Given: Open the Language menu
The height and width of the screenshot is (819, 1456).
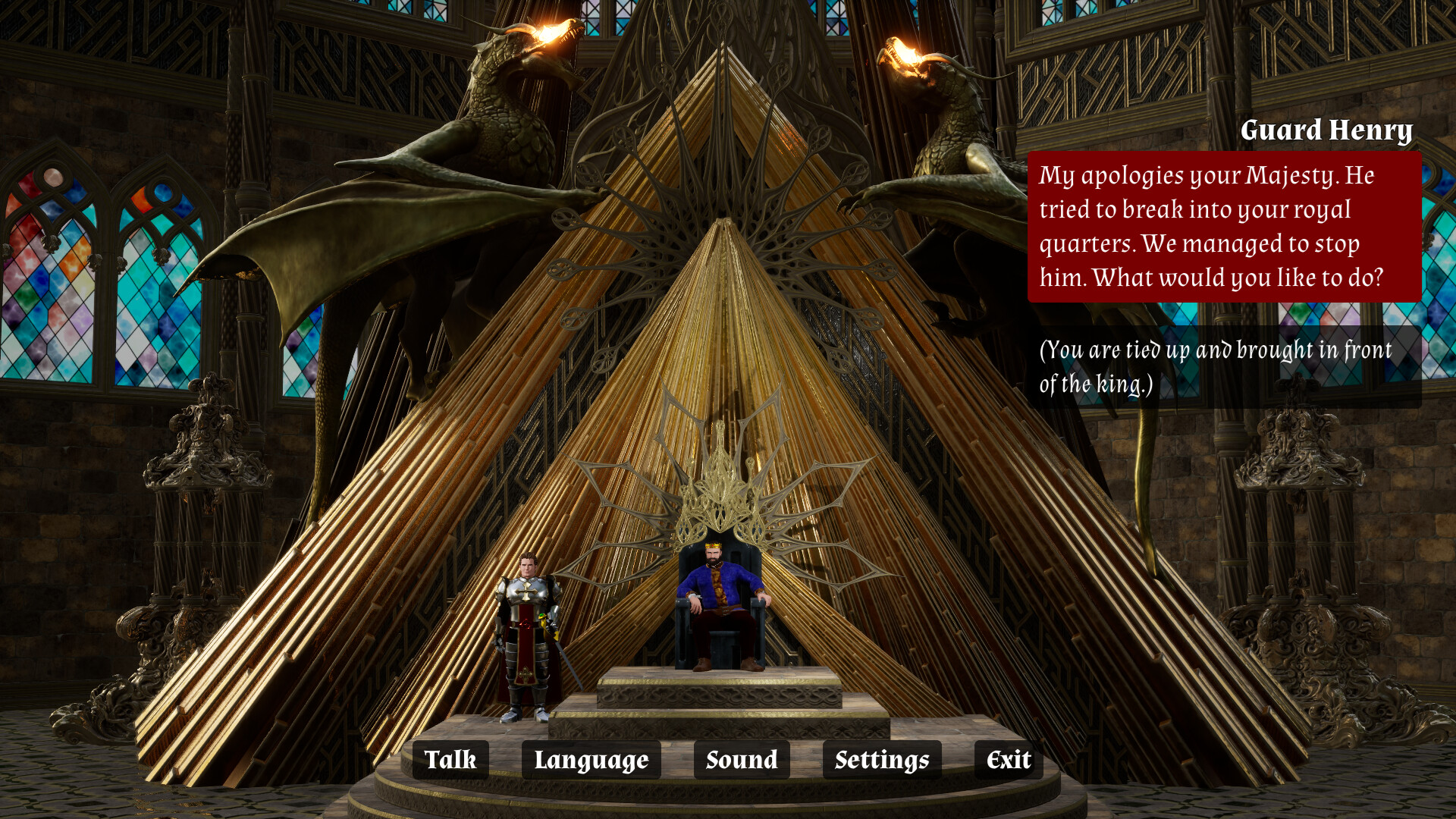Looking at the screenshot, I should 591,759.
